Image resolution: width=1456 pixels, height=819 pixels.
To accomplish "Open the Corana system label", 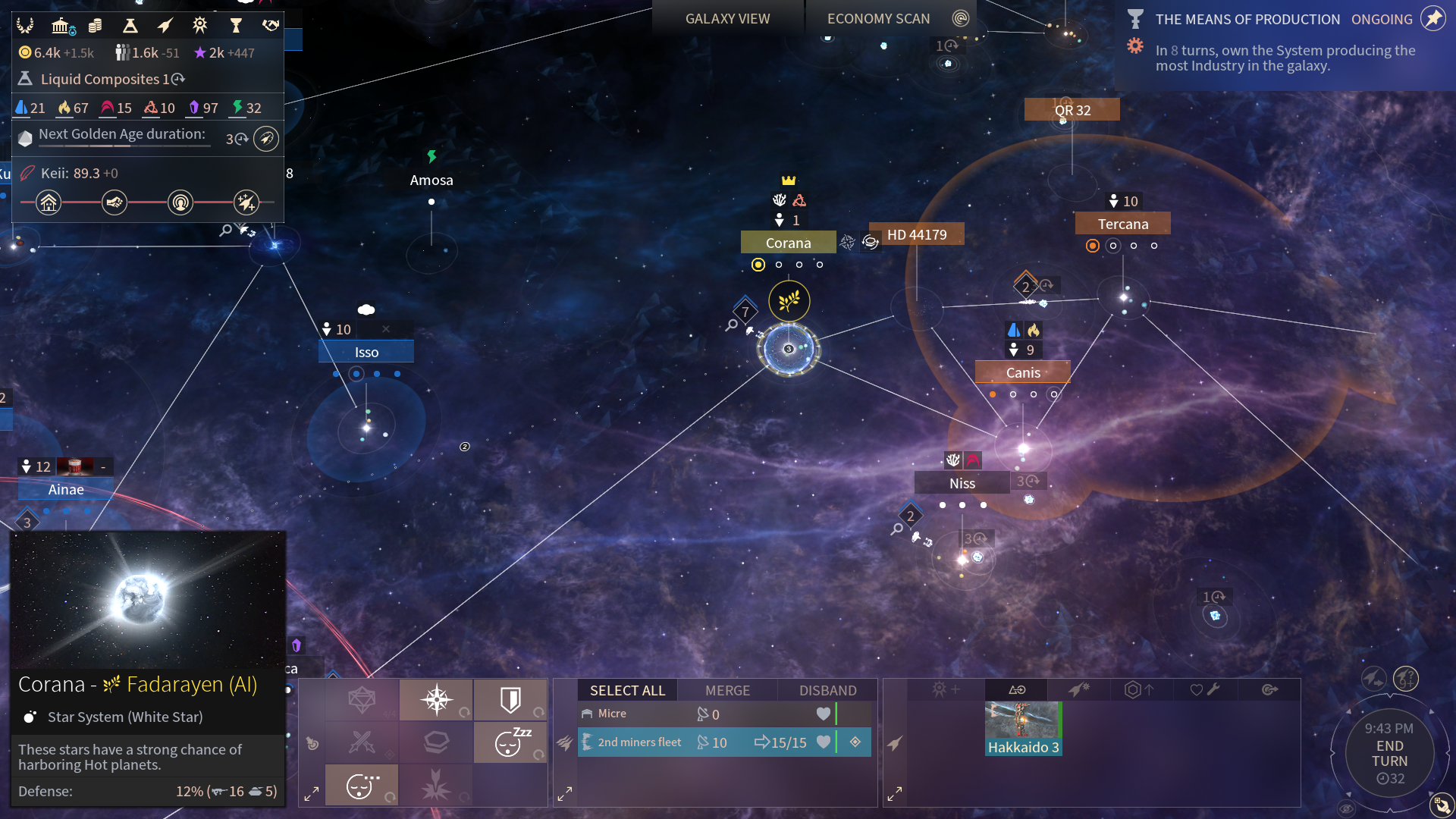I will tap(788, 243).
